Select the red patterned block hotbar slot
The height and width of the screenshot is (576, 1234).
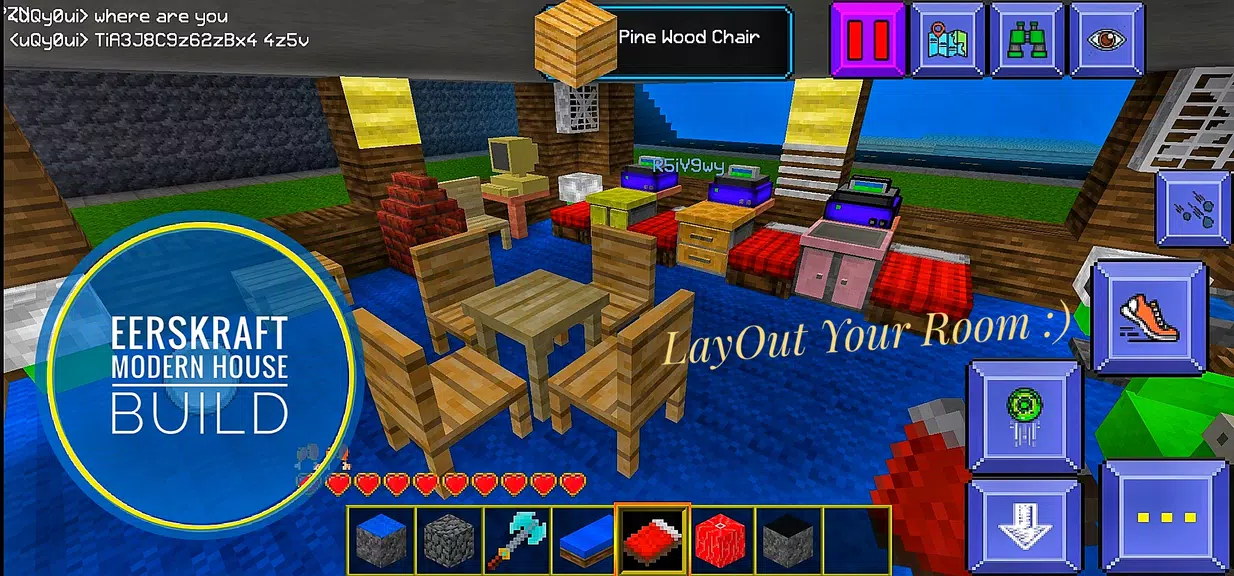[720, 538]
